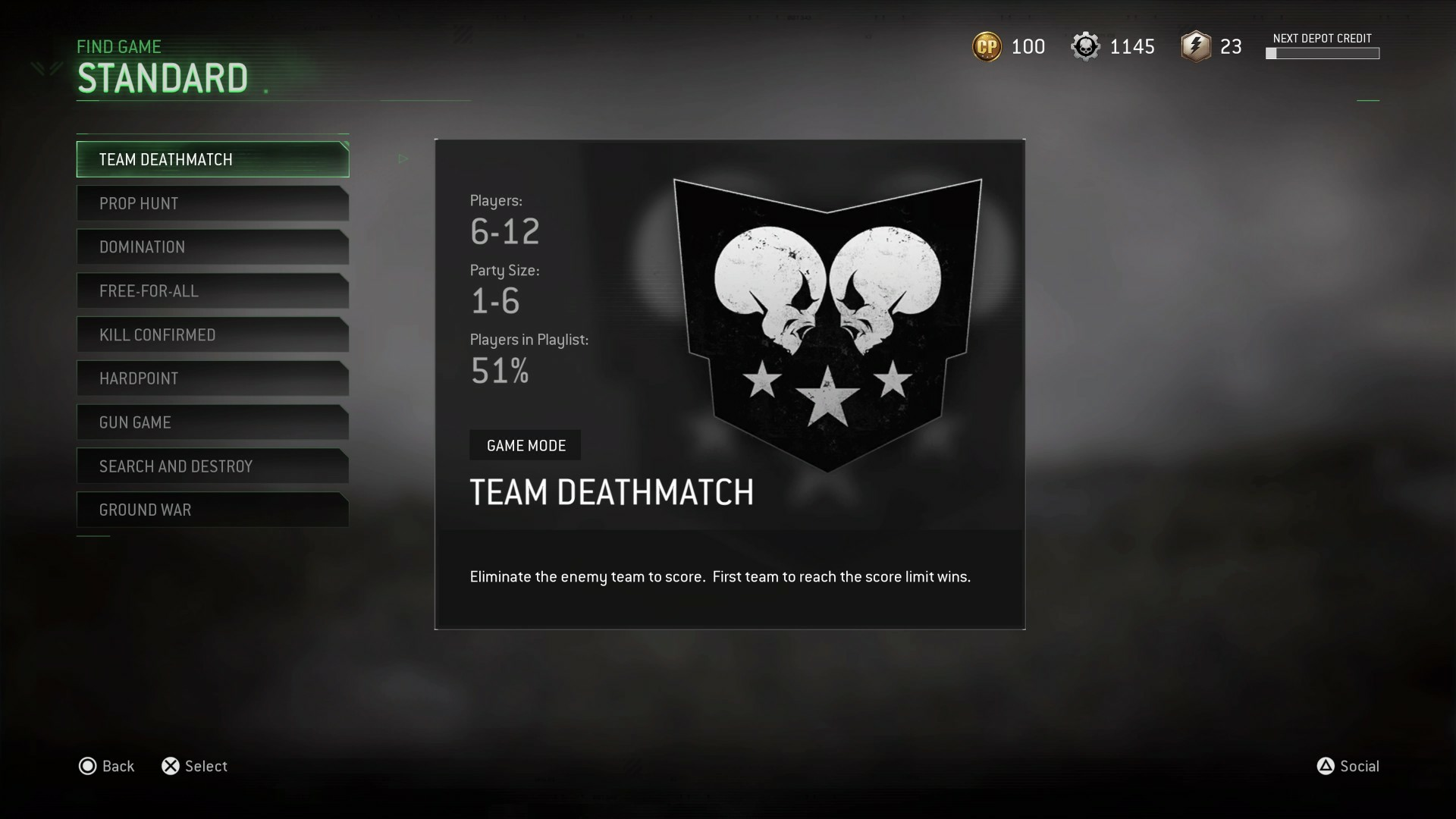Open Social from the bottom bar
1456x819 pixels.
[1360, 767]
